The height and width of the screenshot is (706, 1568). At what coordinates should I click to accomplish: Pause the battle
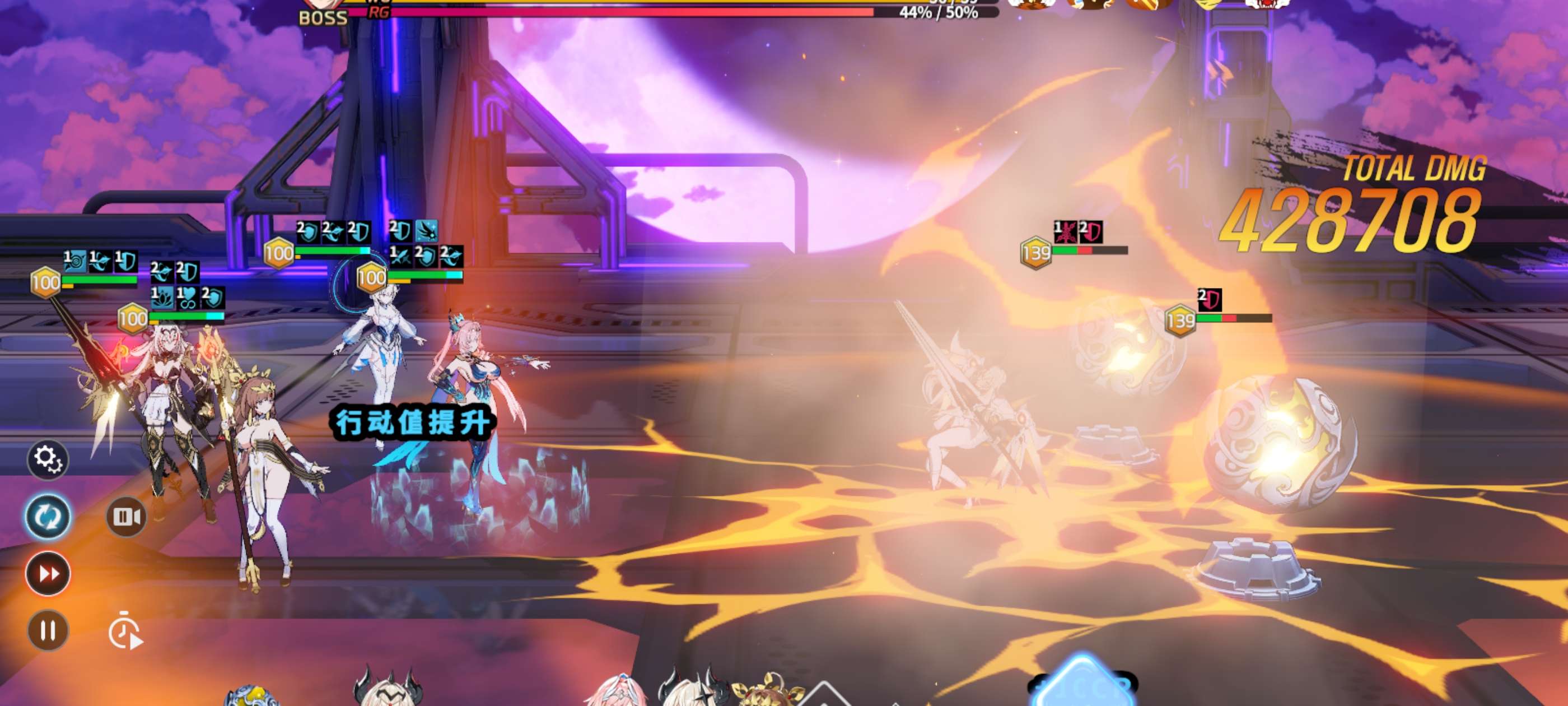tap(48, 630)
